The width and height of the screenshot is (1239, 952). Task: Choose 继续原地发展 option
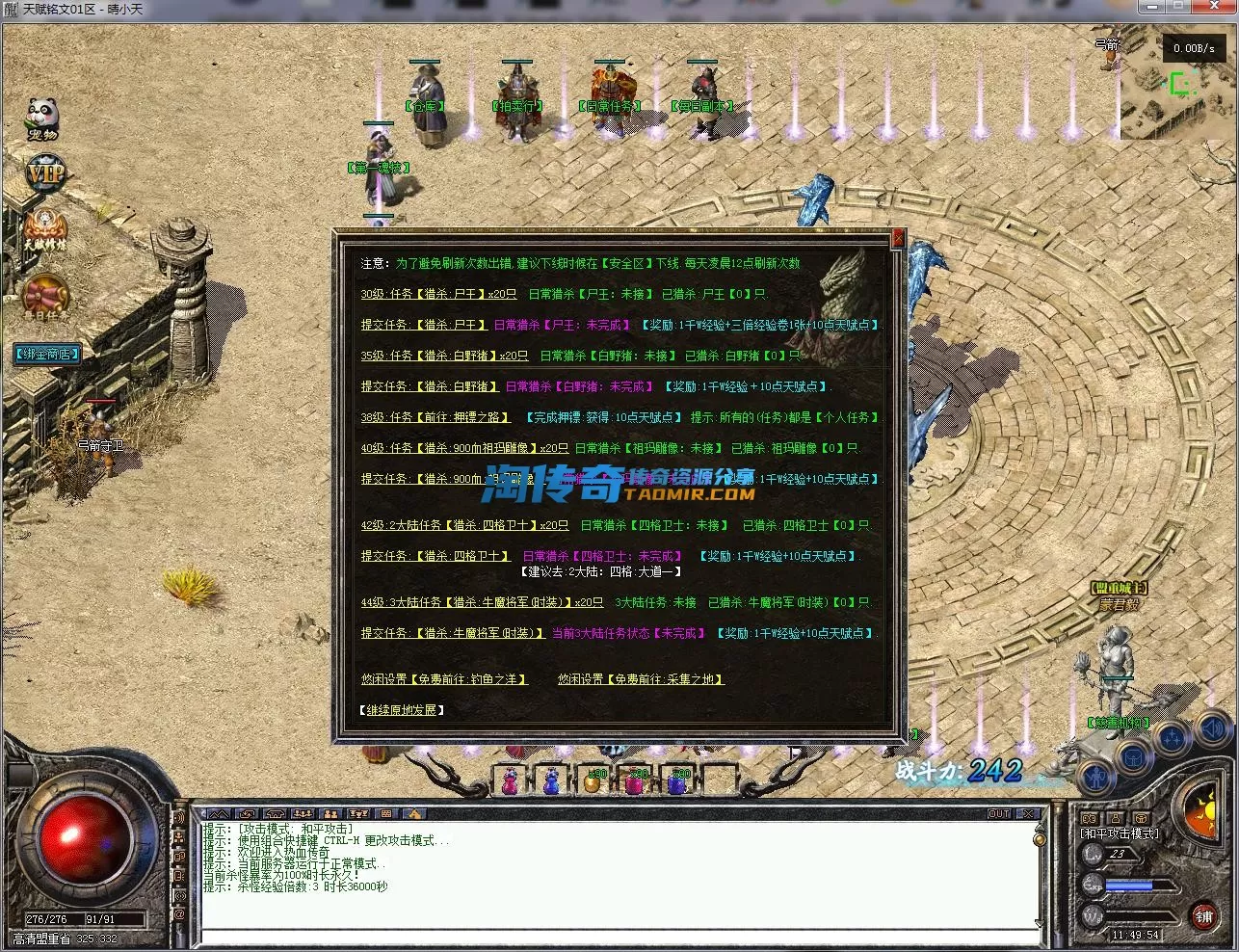click(403, 710)
